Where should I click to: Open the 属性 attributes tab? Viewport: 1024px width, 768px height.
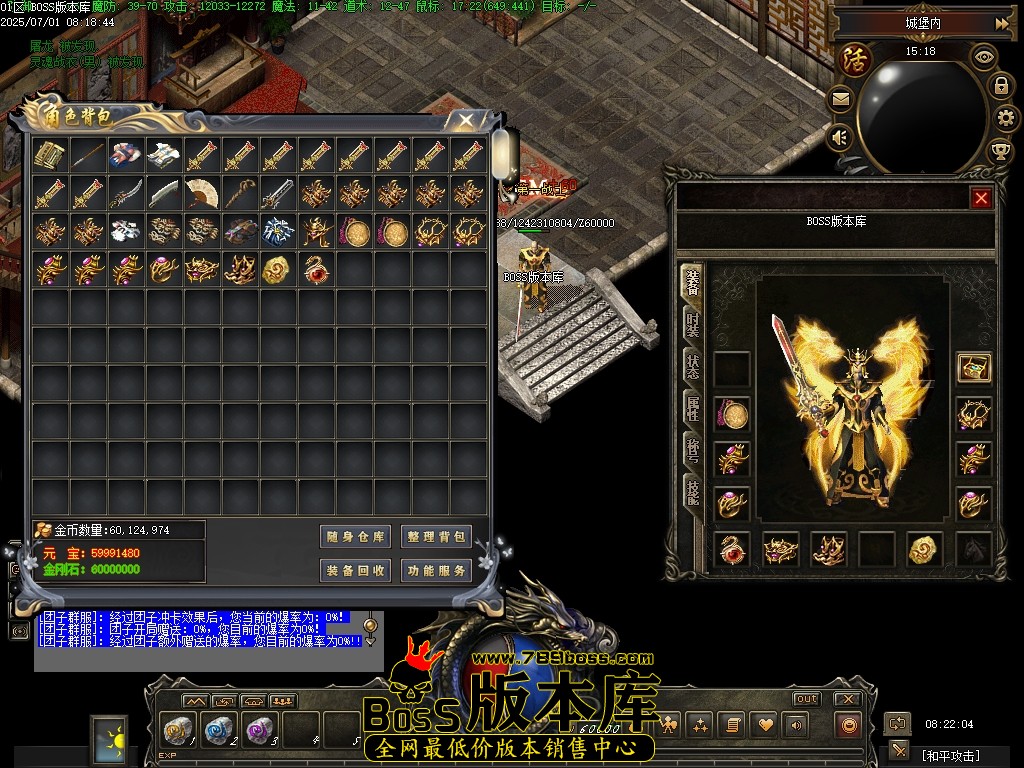(x=692, y=407)
